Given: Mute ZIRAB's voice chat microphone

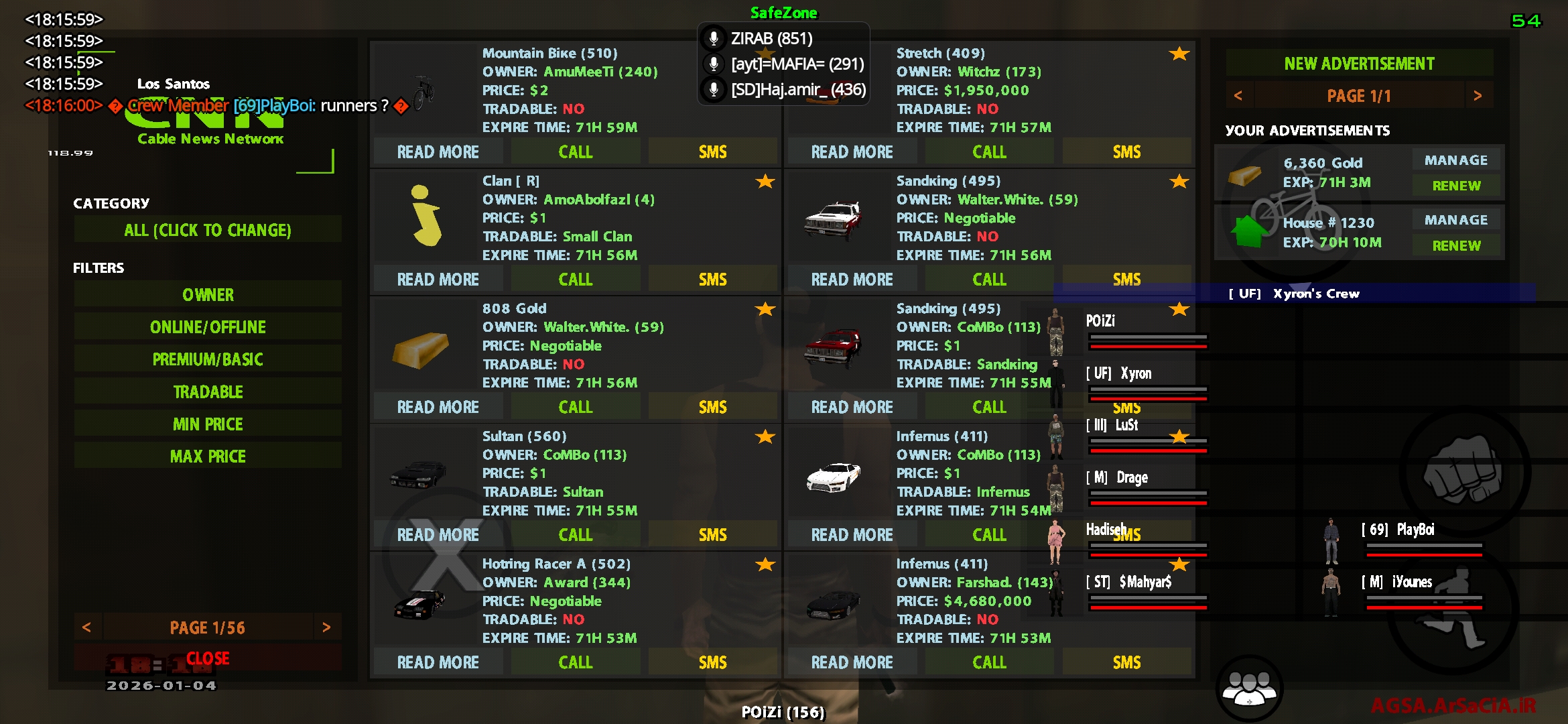Looking at the screenshot, I should [x=712, y=38].
